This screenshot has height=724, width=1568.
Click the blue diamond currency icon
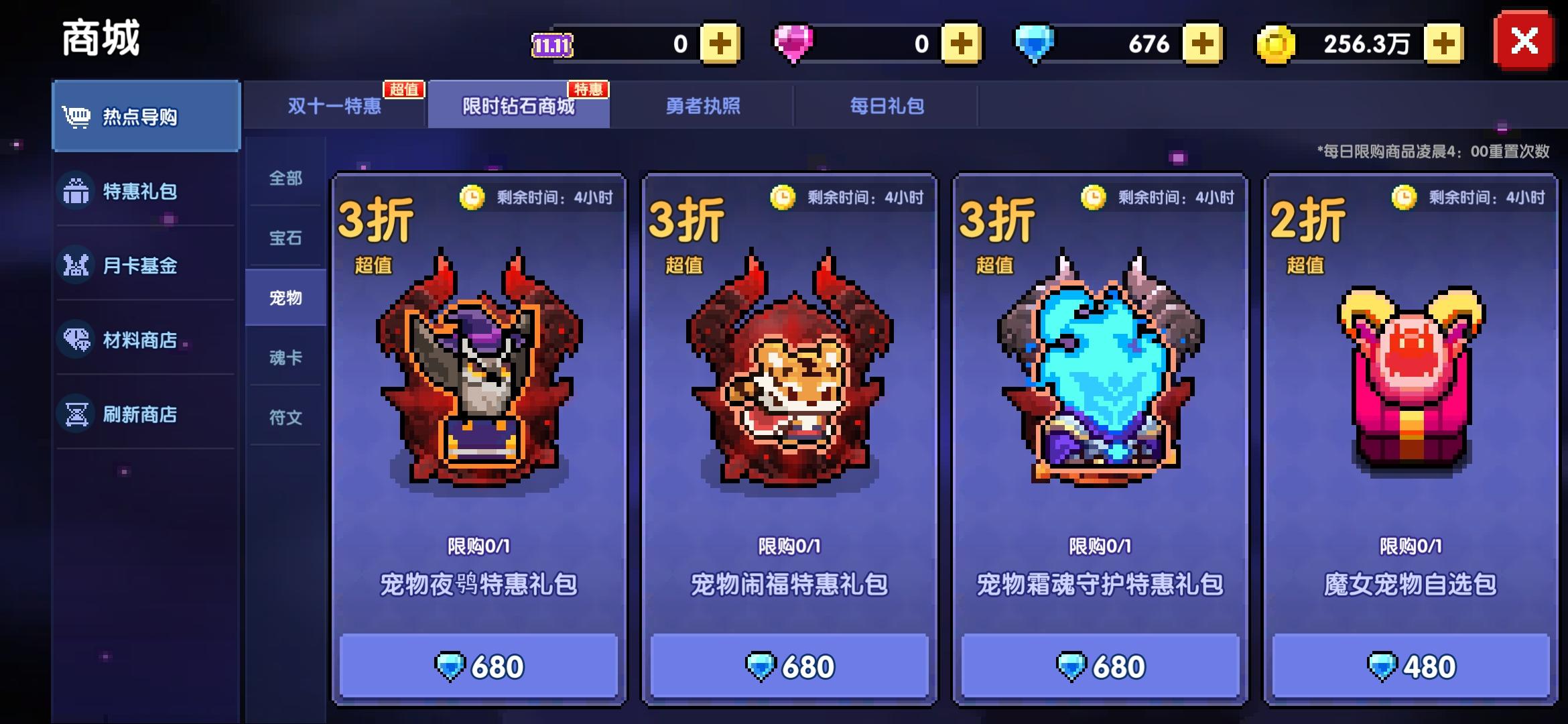[1035, 42]
